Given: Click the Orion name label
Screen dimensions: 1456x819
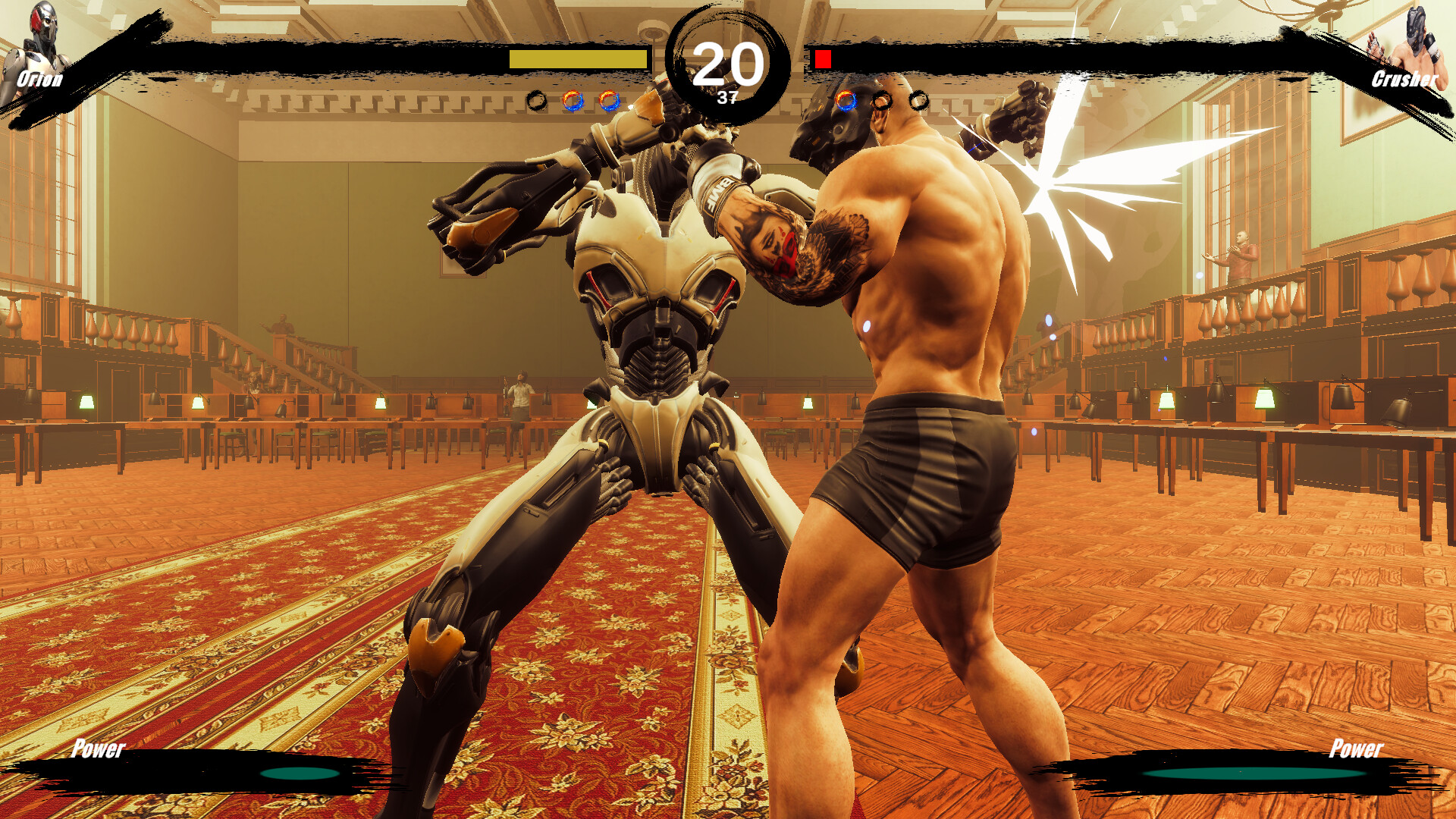Looking at the screenshot, I should click(40, 77).
